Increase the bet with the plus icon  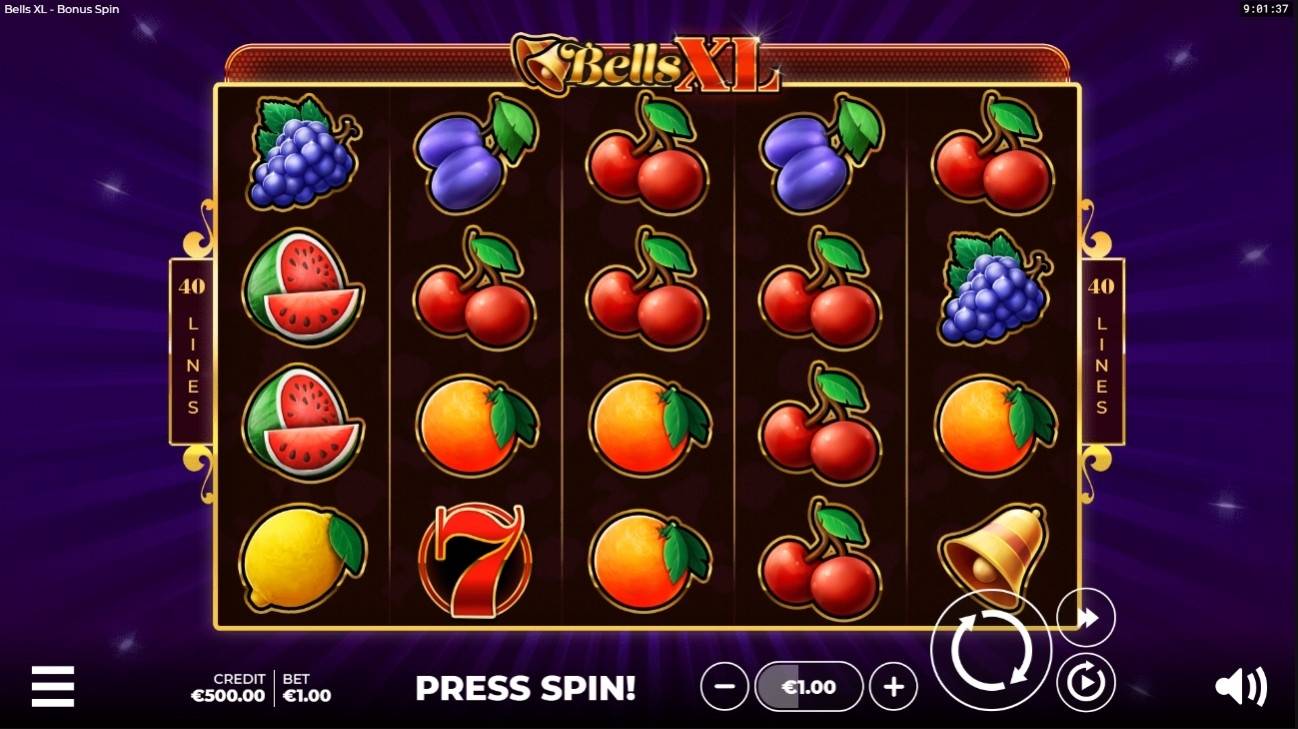pyautogui.click(x=894, y=687)
